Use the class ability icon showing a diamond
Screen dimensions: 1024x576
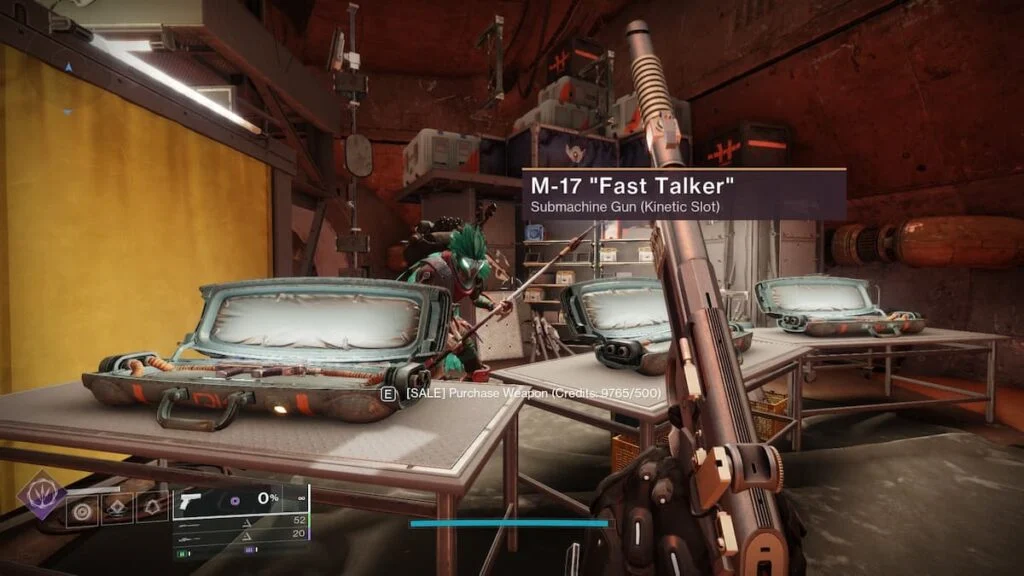[117, 510]
